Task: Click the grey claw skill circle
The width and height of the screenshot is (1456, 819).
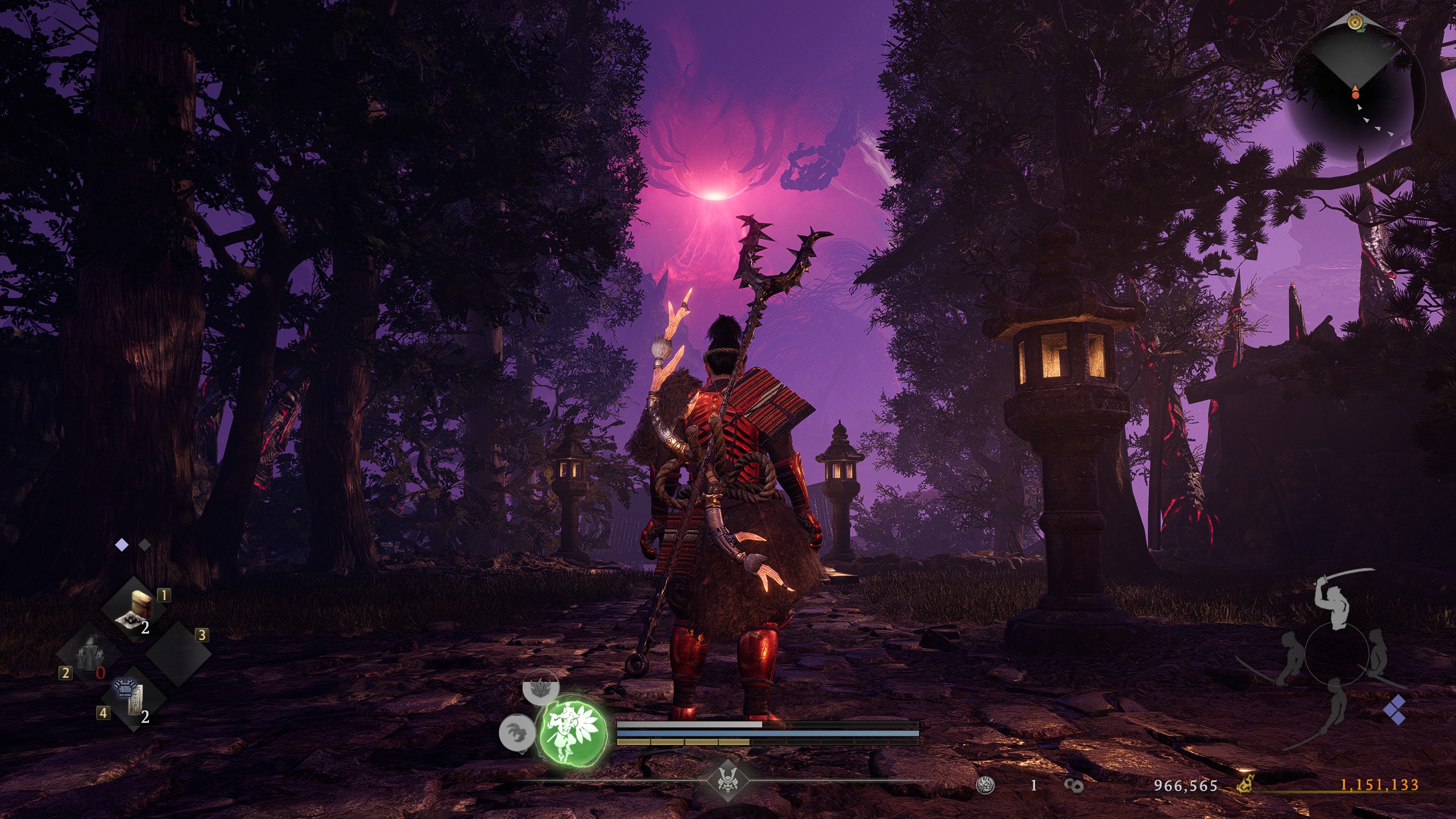Action: 516,733
